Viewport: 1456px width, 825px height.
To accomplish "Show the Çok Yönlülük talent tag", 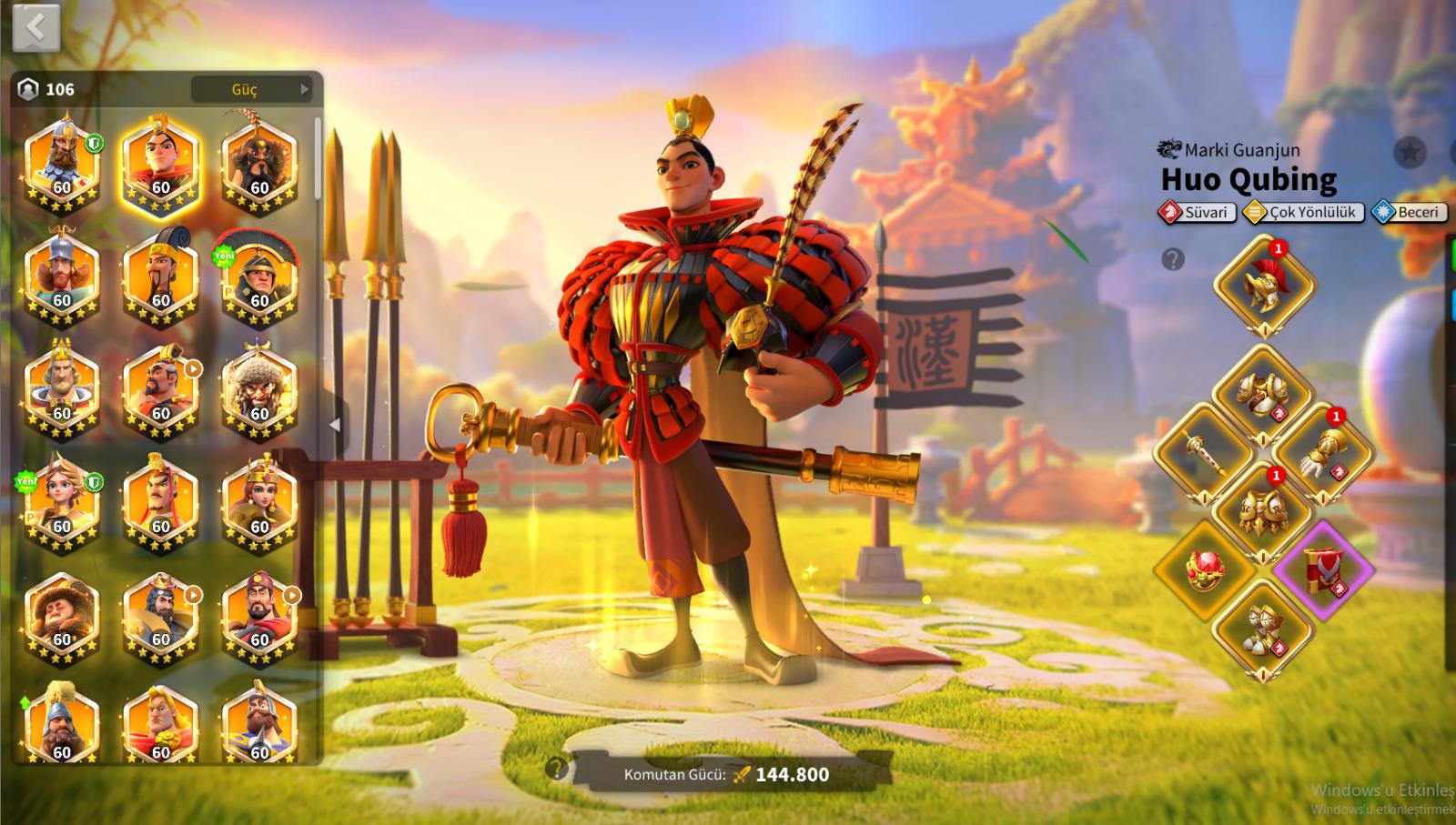I will [x=1303, y=212].
